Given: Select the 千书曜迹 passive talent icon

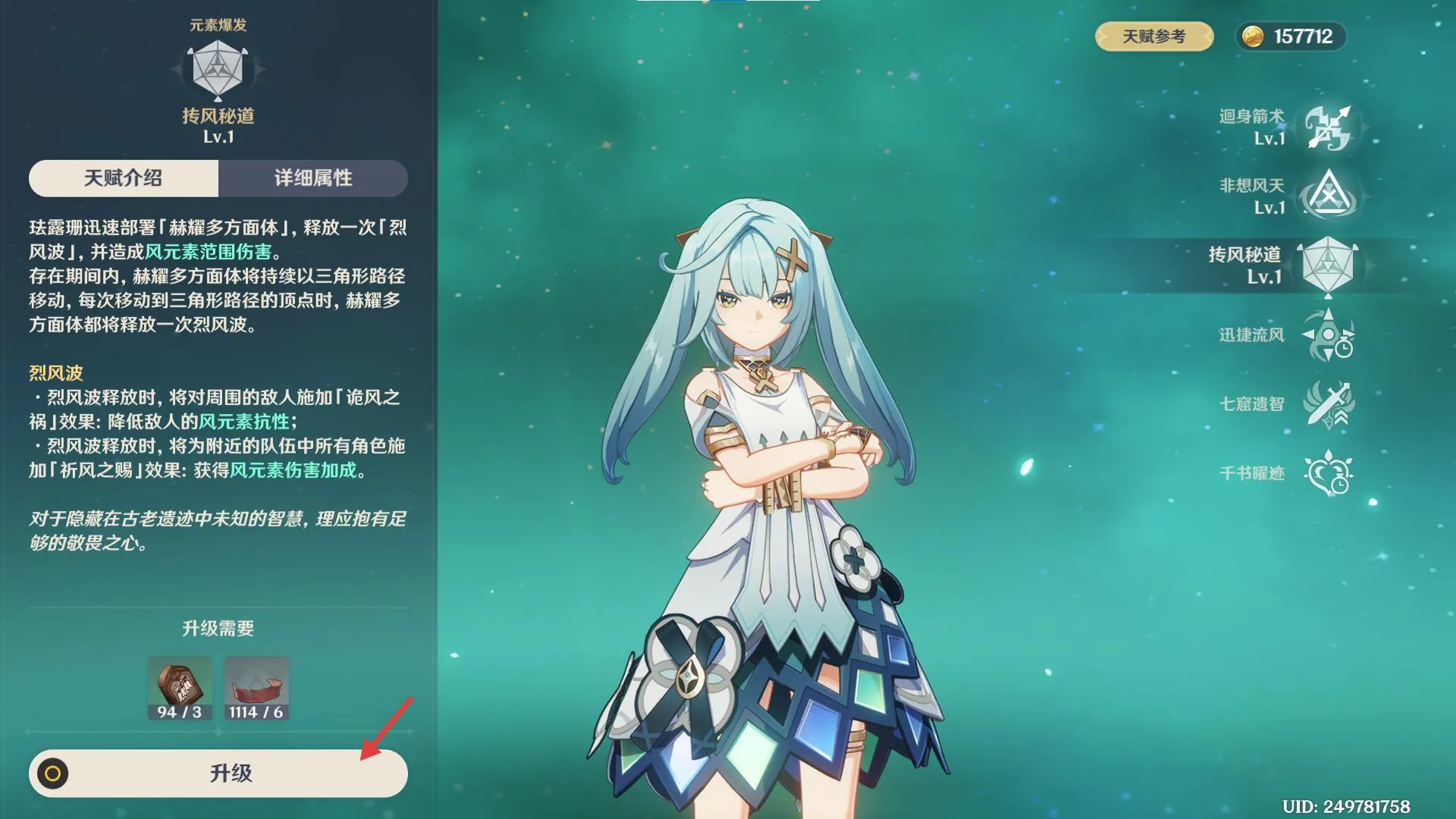Looking at the screenshot, I should [x=1329, y=471].
